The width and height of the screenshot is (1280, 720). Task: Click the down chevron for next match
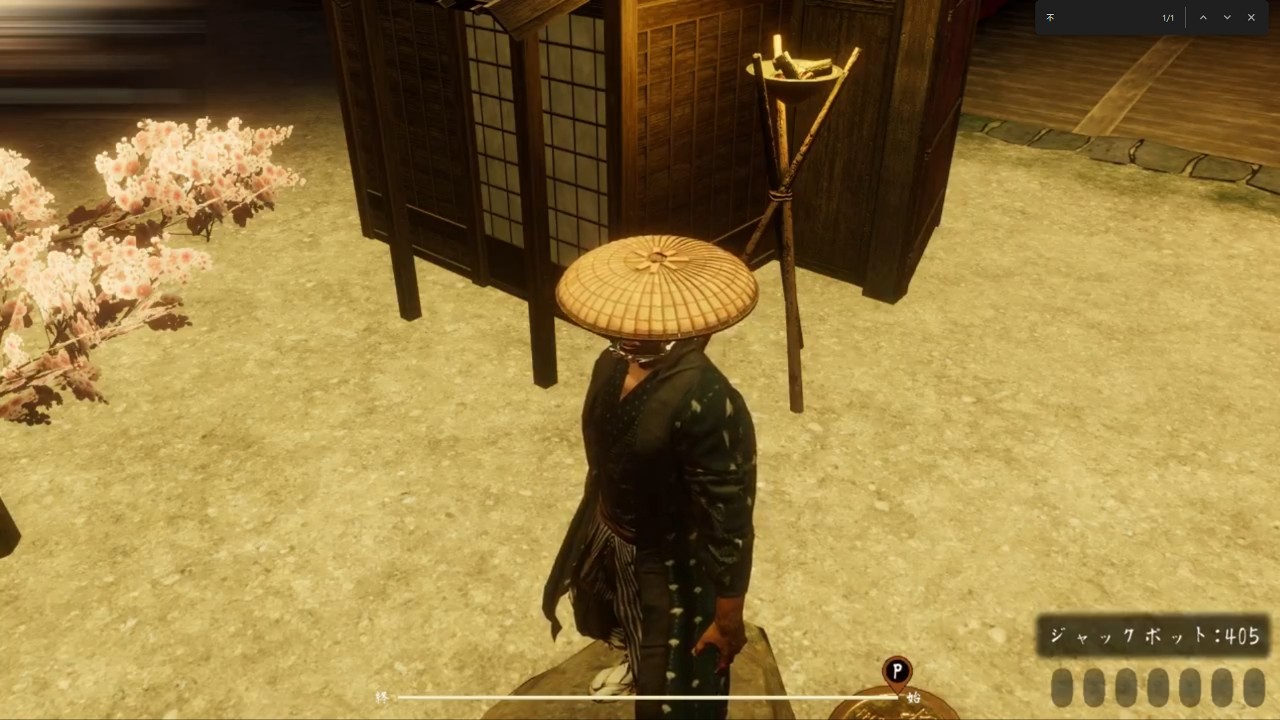tap(1227, 17)
